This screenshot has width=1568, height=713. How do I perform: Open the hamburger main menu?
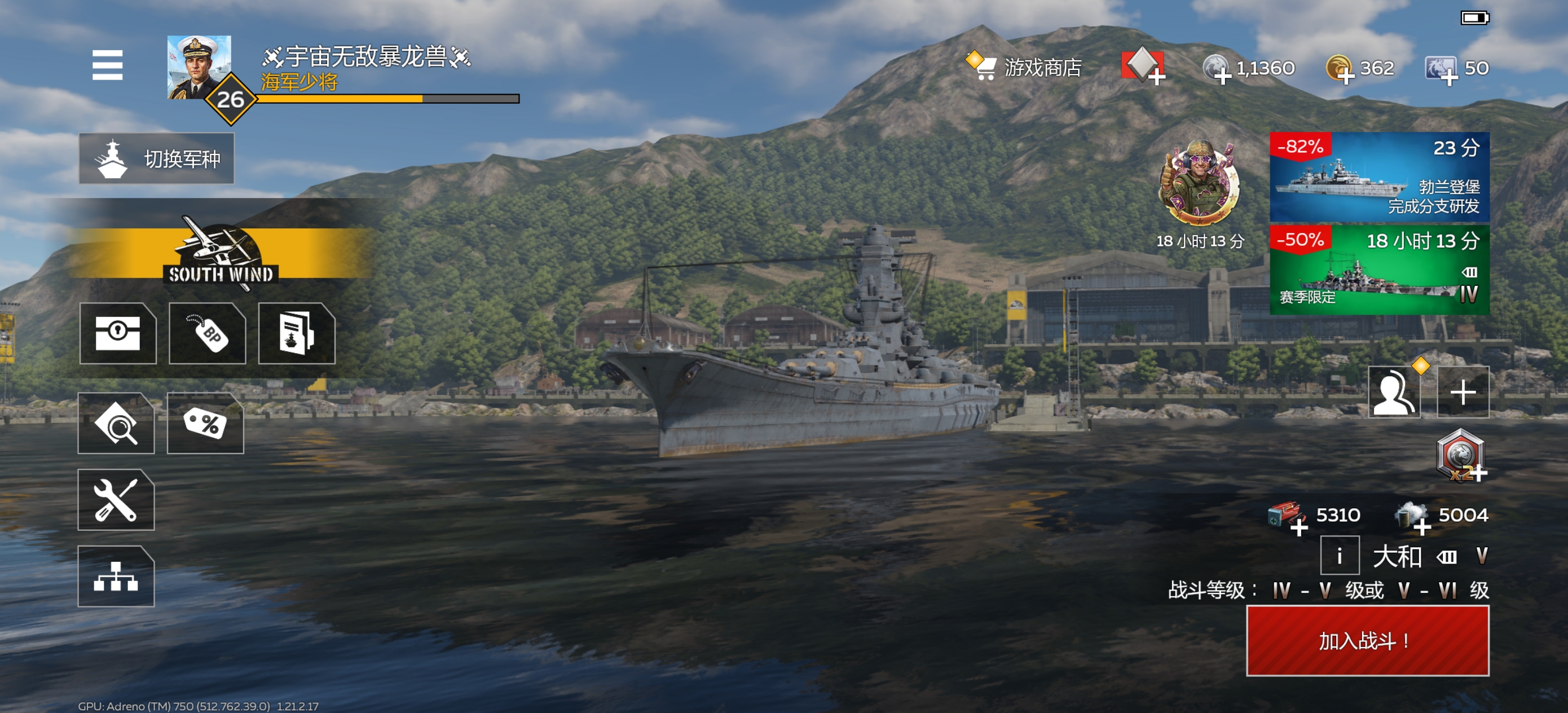[107, 65]
